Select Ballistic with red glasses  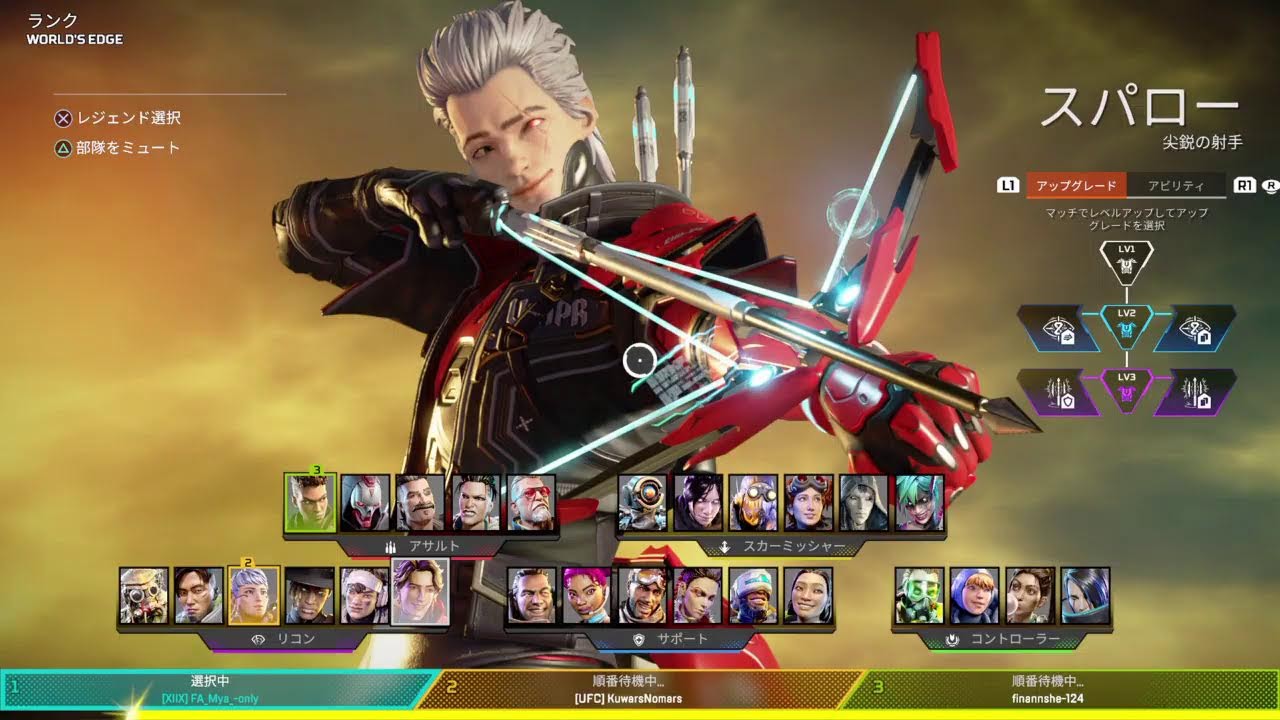coord(531,502)
